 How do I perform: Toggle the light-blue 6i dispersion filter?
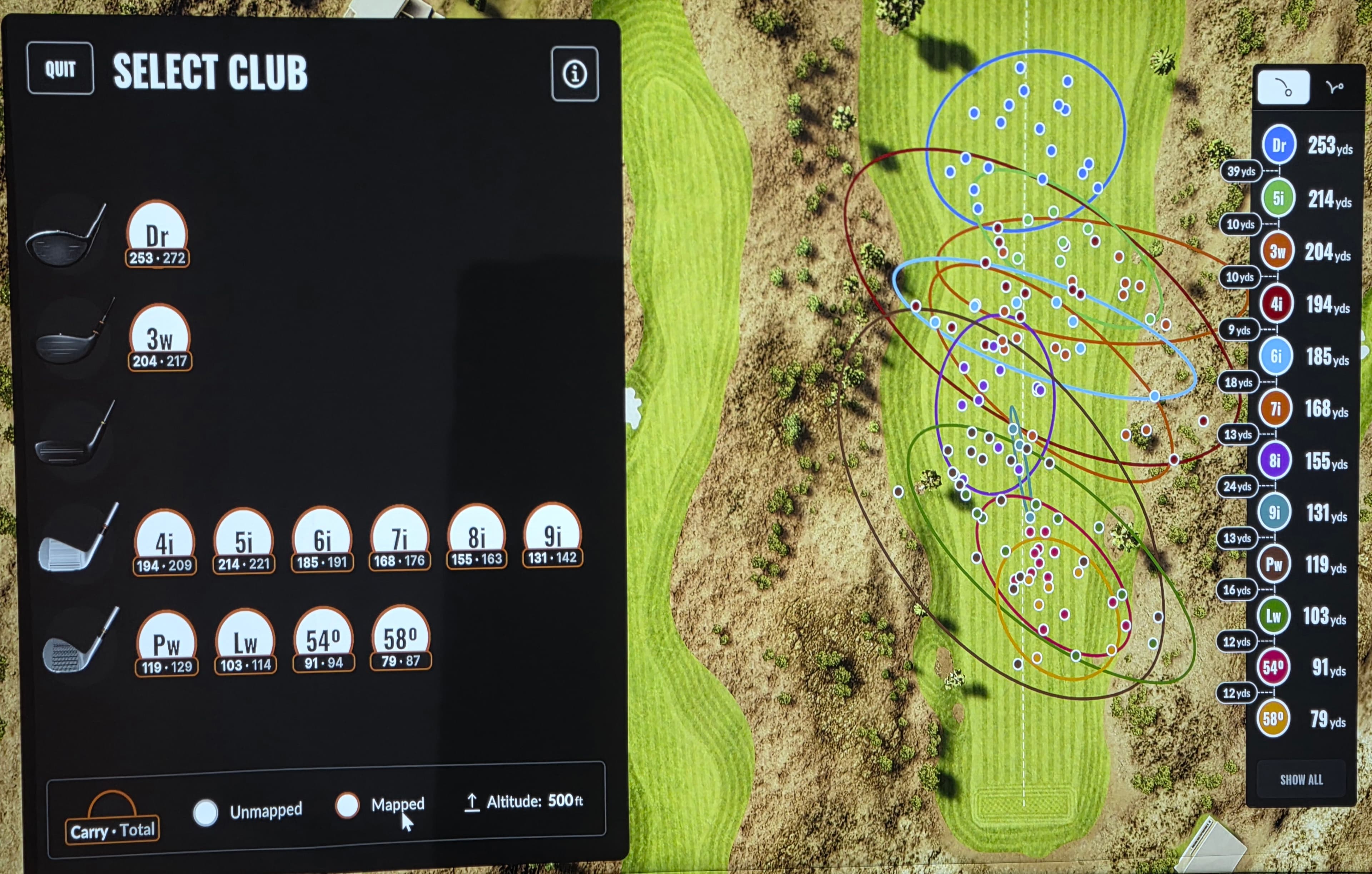click(1276, 356)
